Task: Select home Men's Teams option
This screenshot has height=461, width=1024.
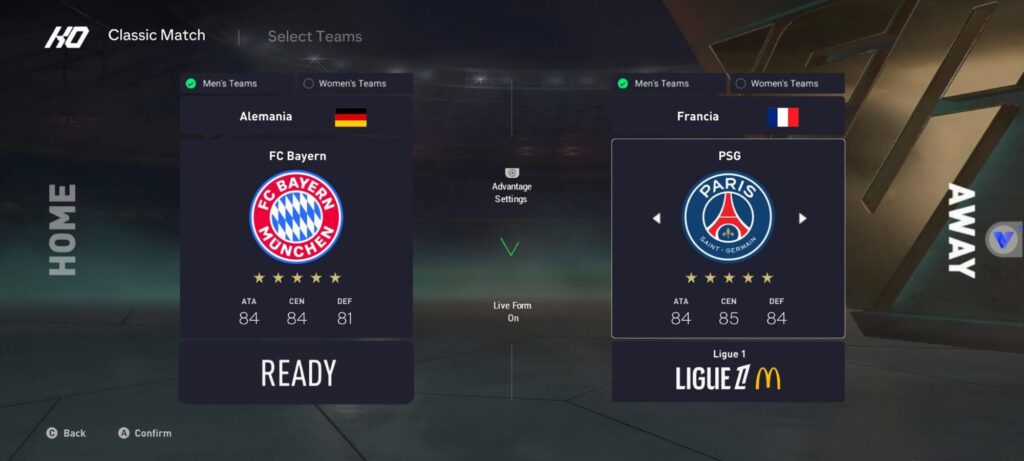Action: pyautogui.click(x=236, y=84)
